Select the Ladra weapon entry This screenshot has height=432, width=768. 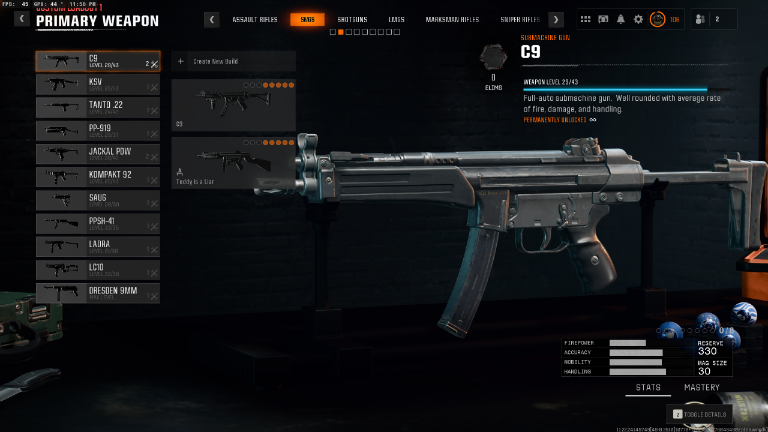coord(97,245)
